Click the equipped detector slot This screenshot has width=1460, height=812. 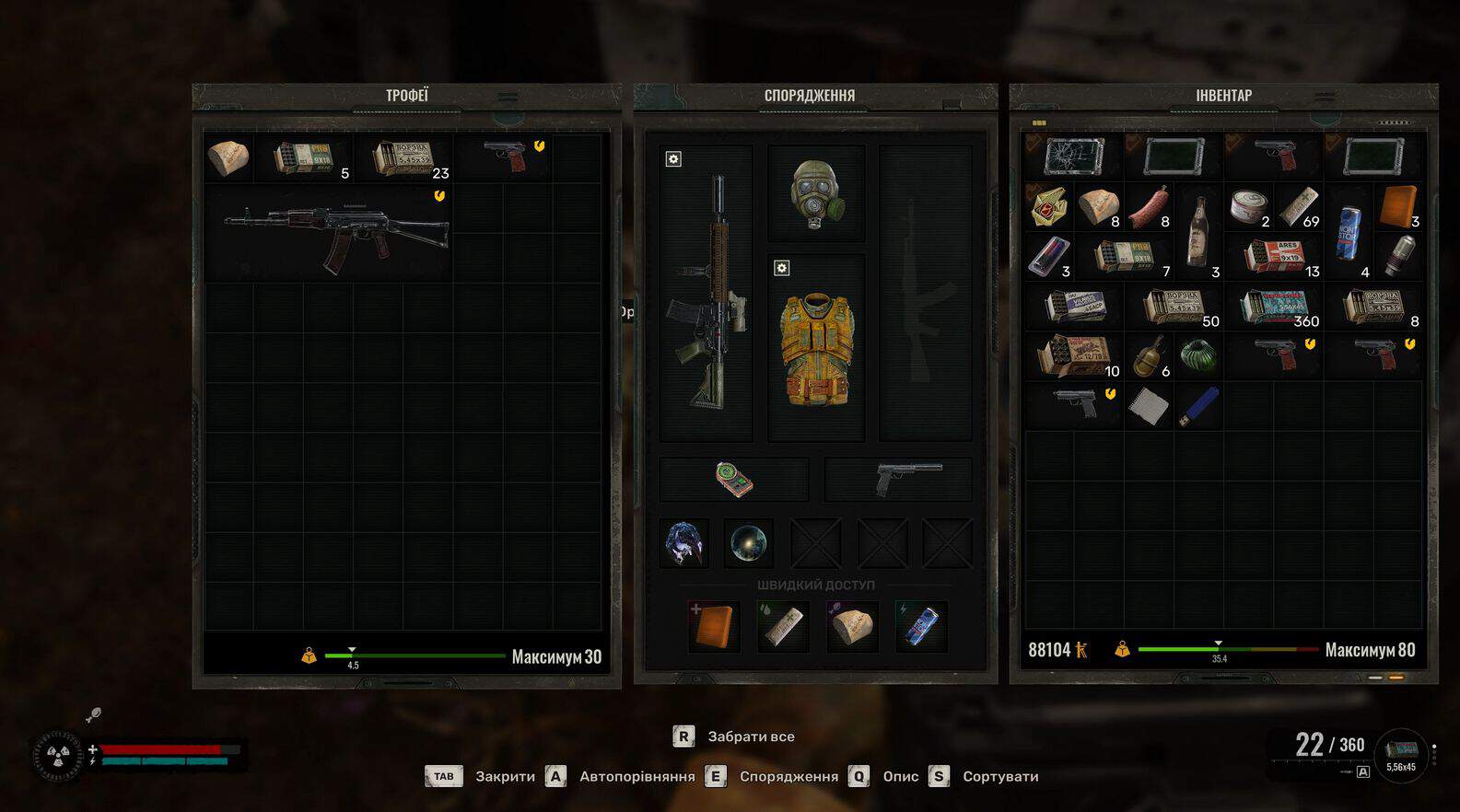pos(734,480)
